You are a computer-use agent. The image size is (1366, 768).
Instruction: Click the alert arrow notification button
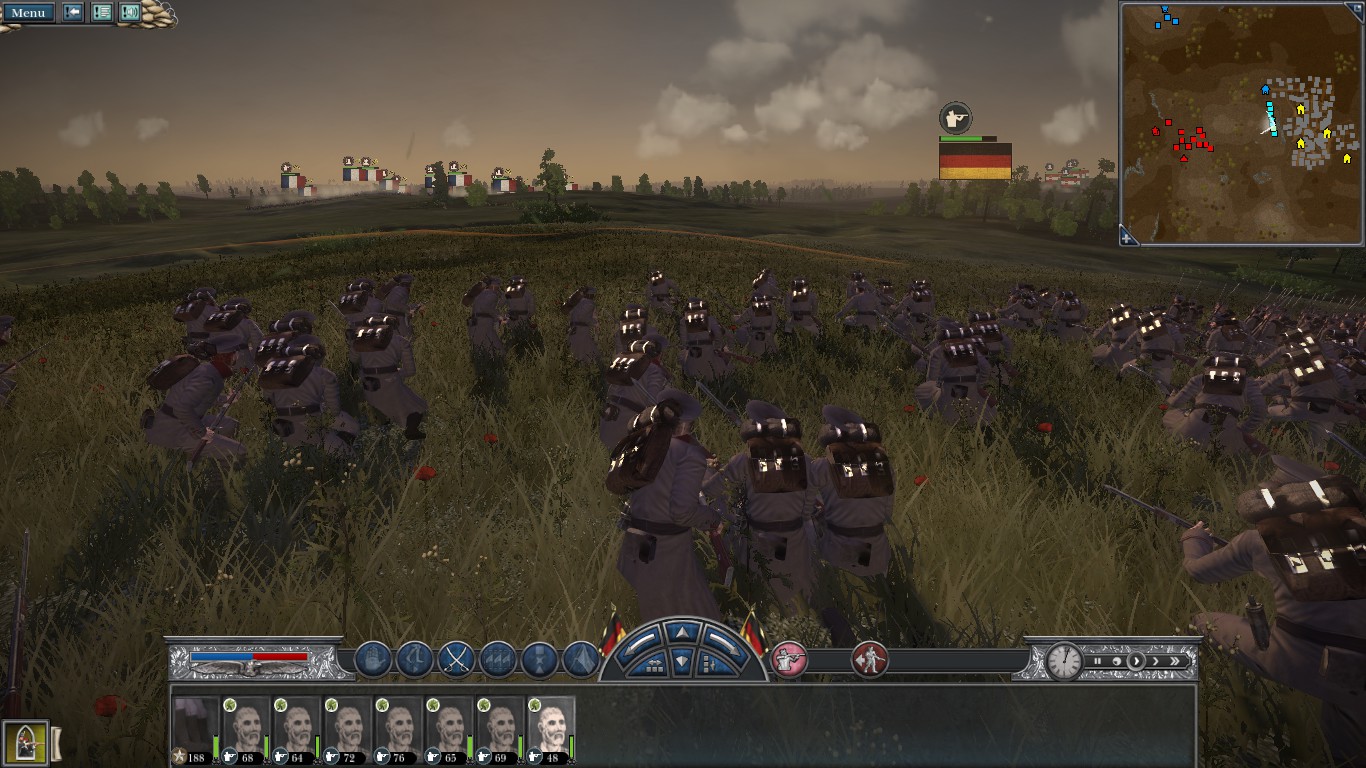[x=74, y=13]
